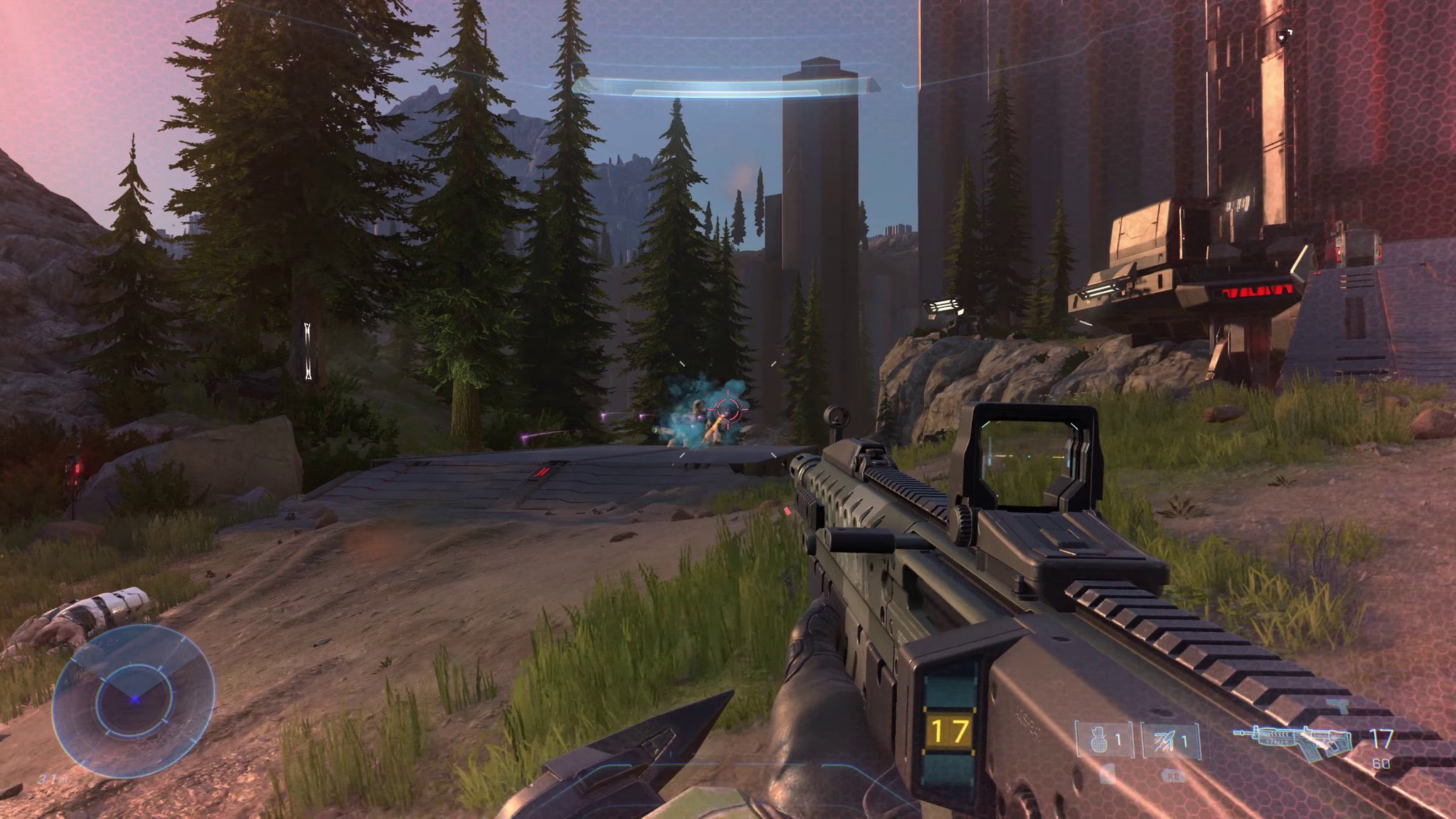
Task: Click the objective waypoint shield marker
Action: point(1282,36)
